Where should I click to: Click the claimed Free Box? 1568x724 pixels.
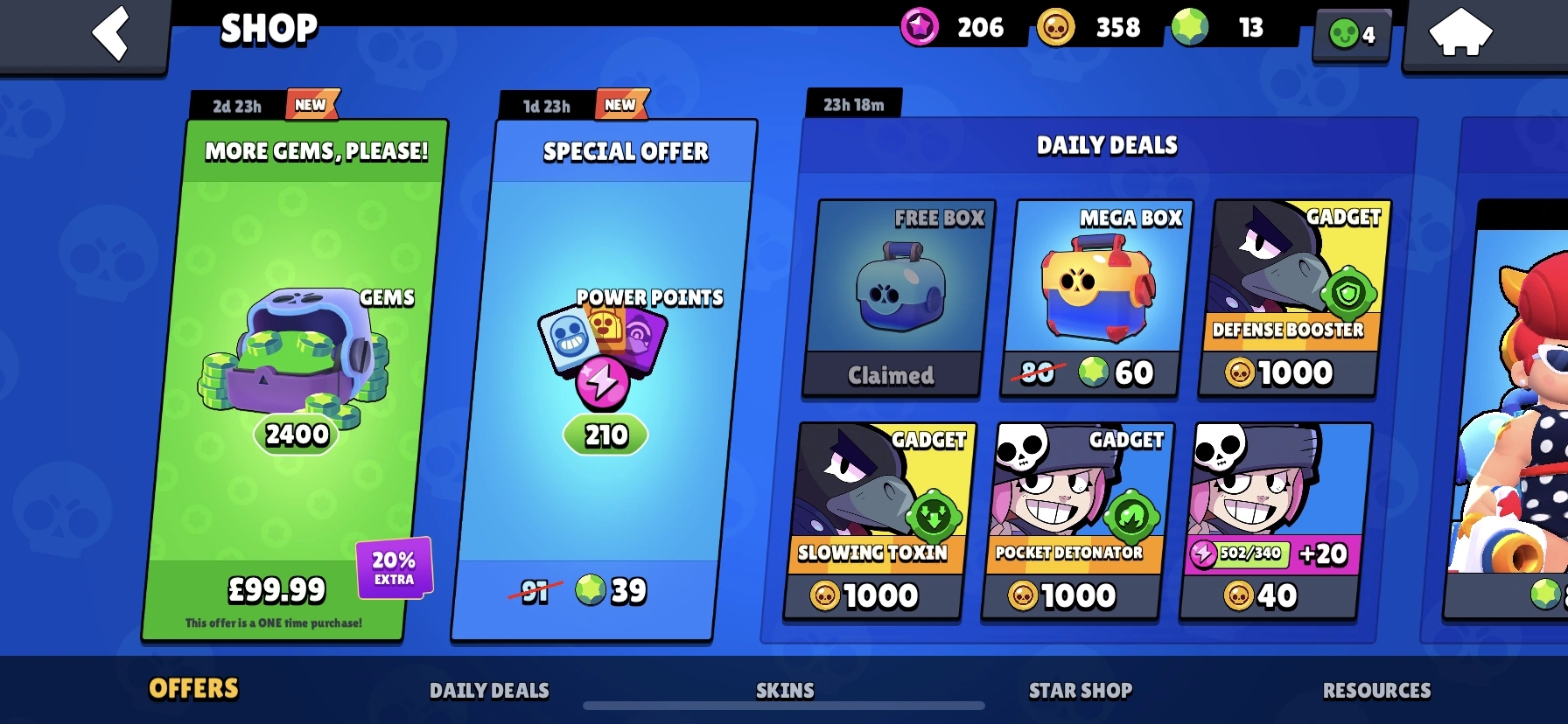(x=892, y=297)
